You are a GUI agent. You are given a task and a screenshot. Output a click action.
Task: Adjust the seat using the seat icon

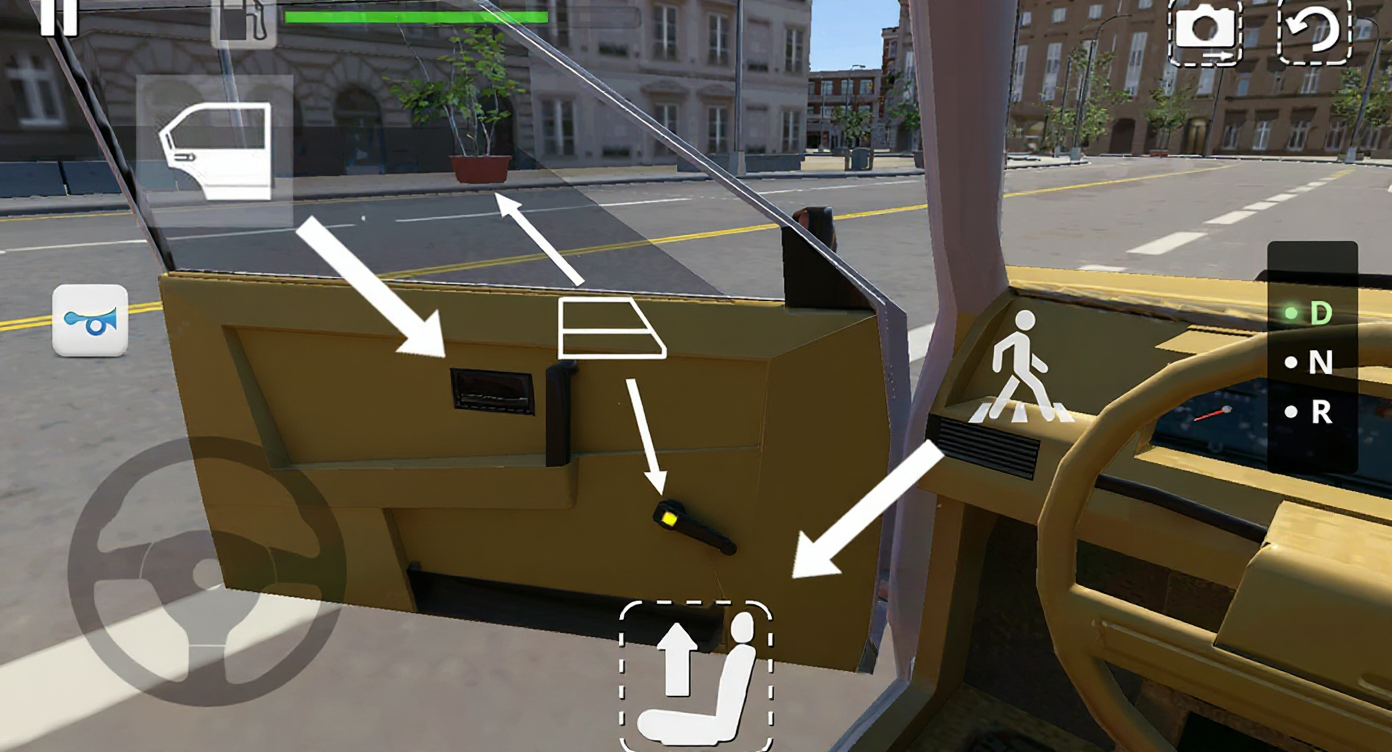click(697, 676)
